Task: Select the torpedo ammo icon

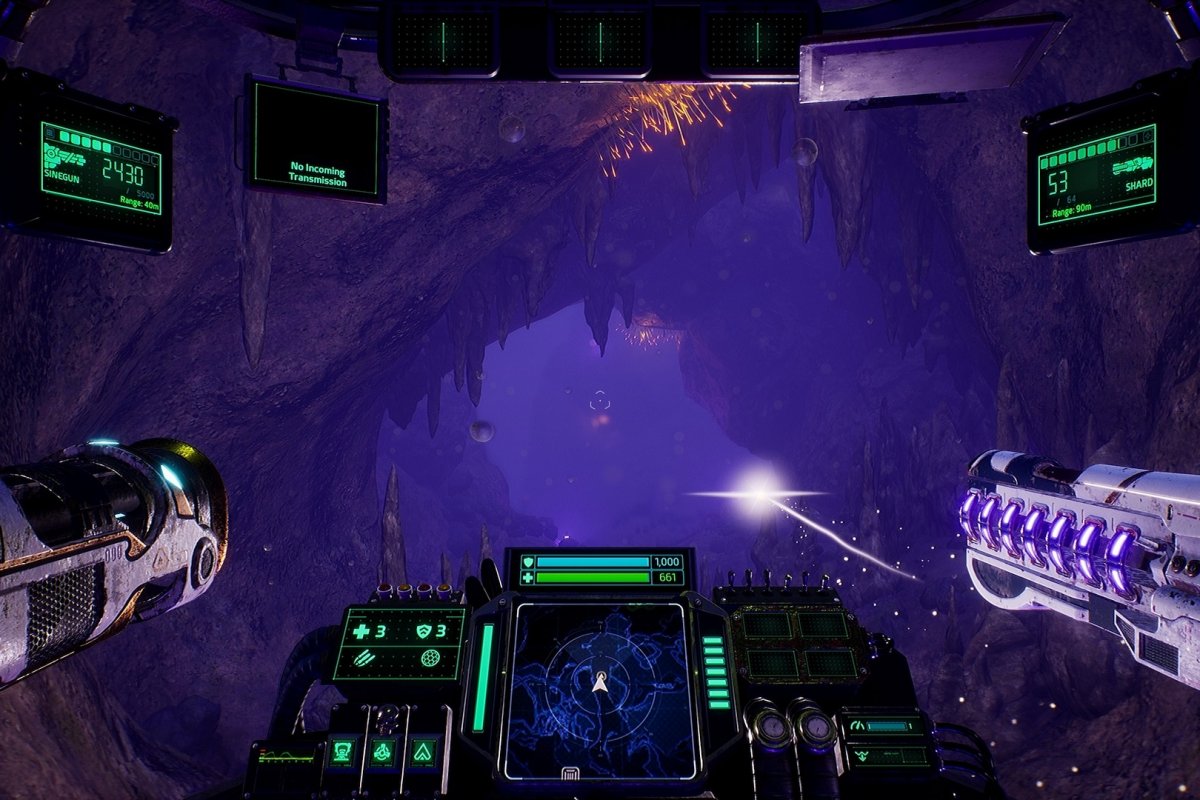Action: pos(364,659)
